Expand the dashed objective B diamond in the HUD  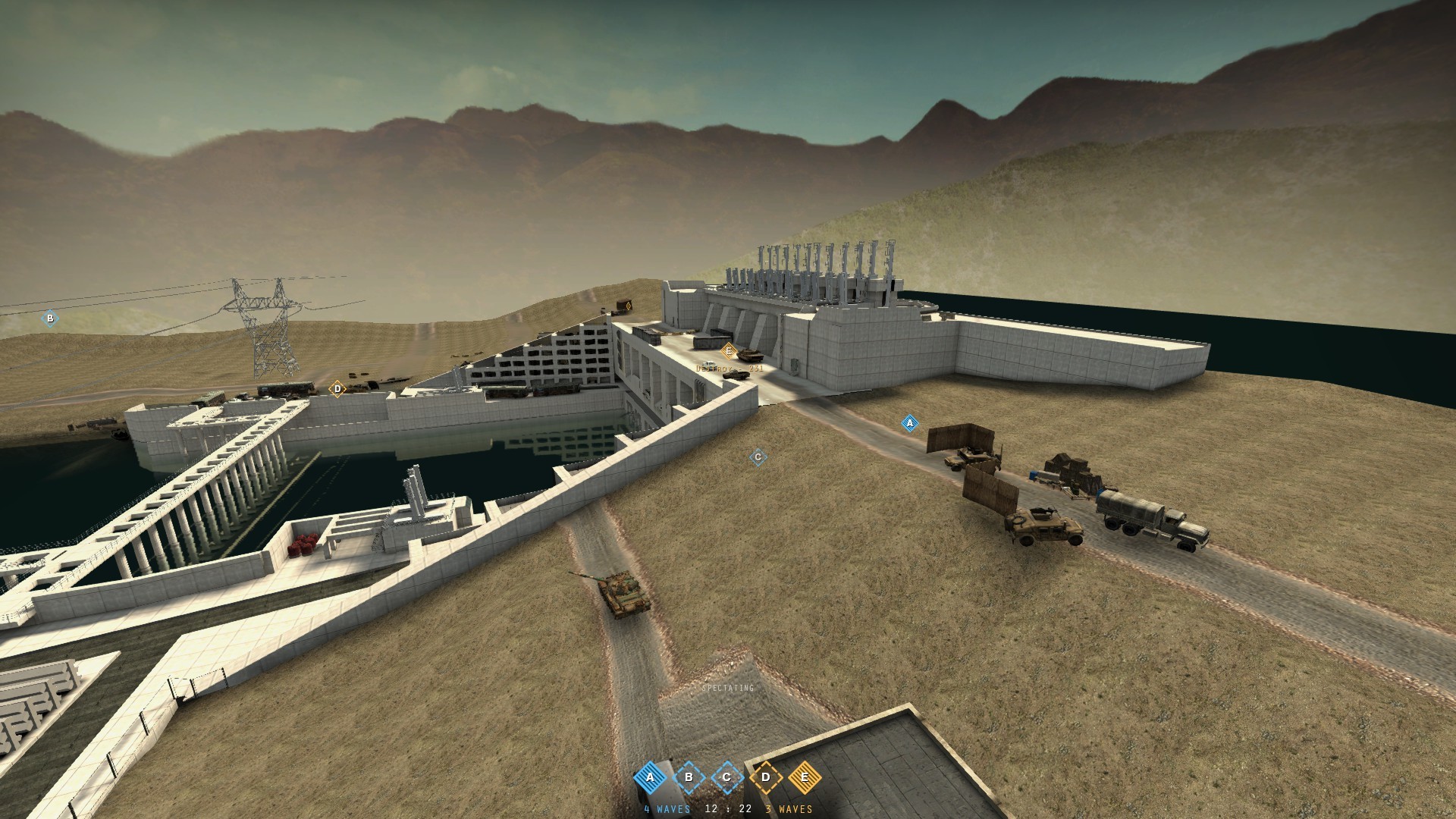tap(688, 777)
